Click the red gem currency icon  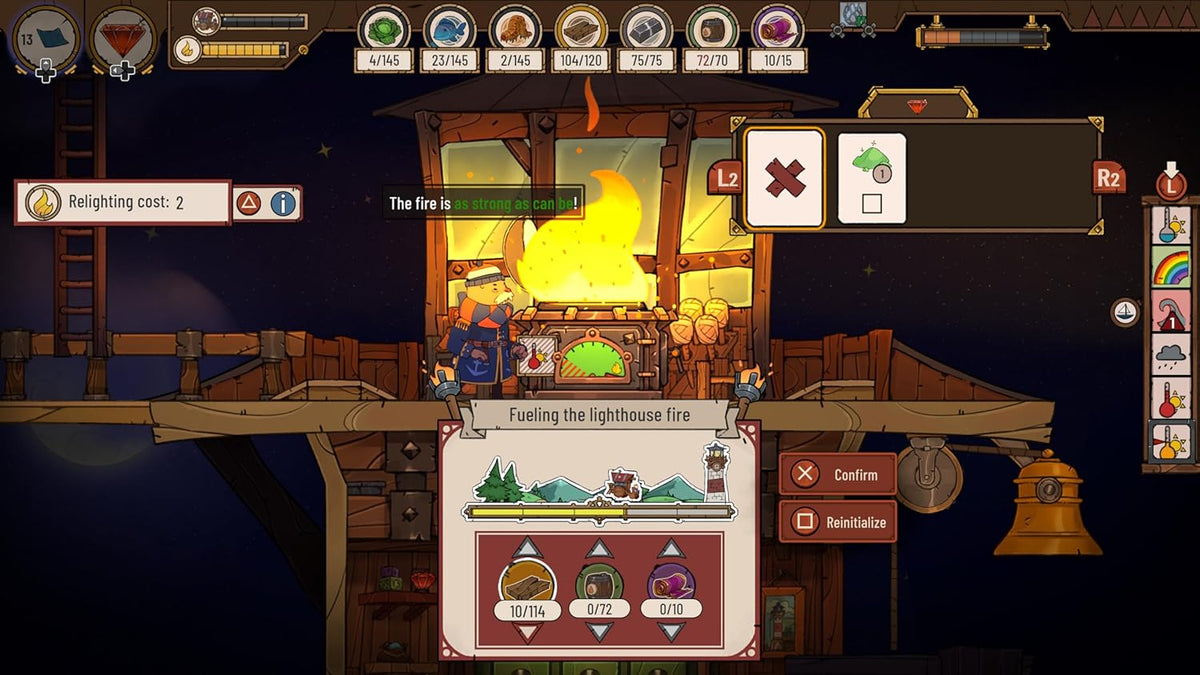[x=122, y=38]
